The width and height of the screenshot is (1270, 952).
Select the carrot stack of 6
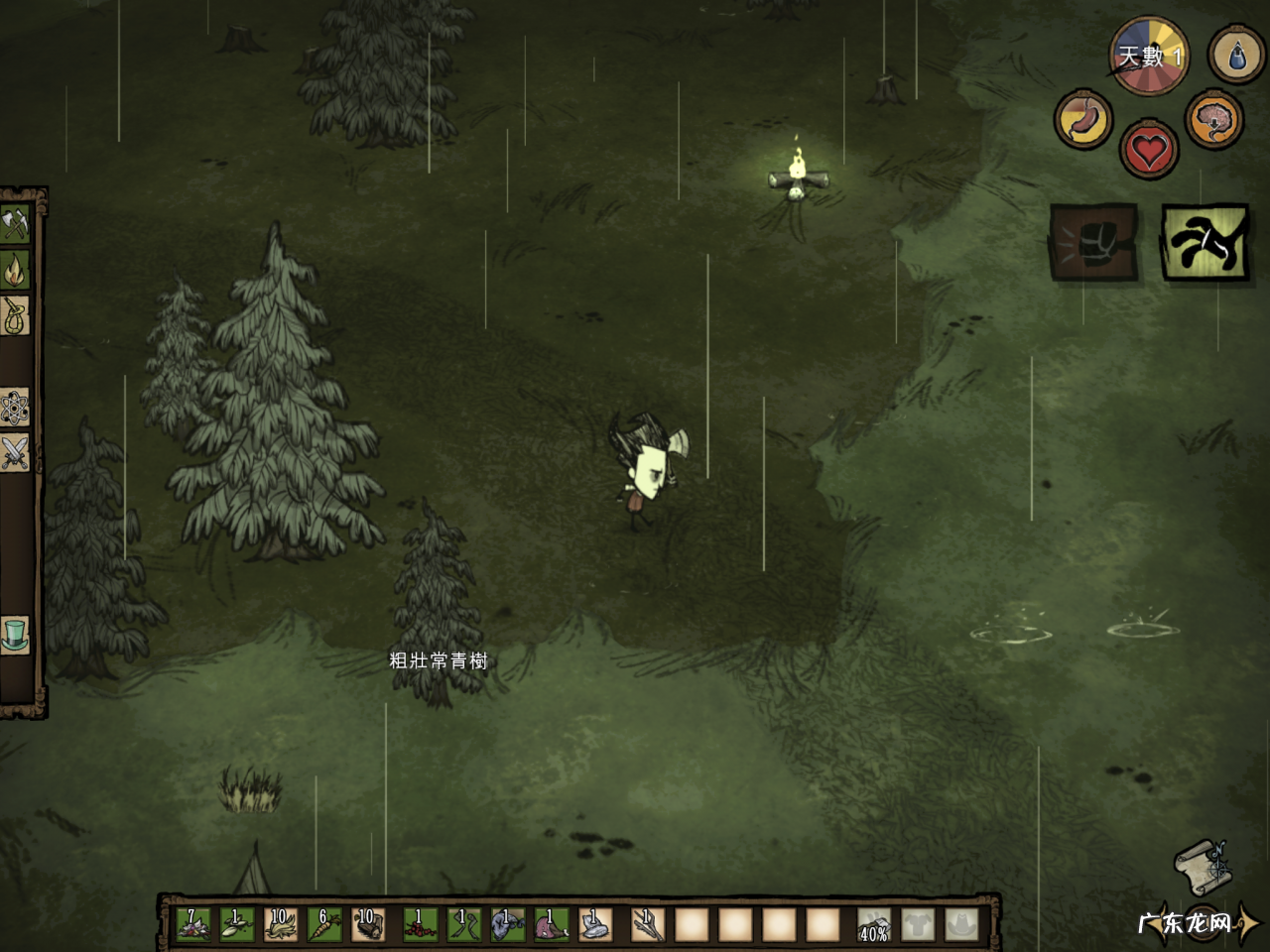pyautogui.click(x=323, y=924)
